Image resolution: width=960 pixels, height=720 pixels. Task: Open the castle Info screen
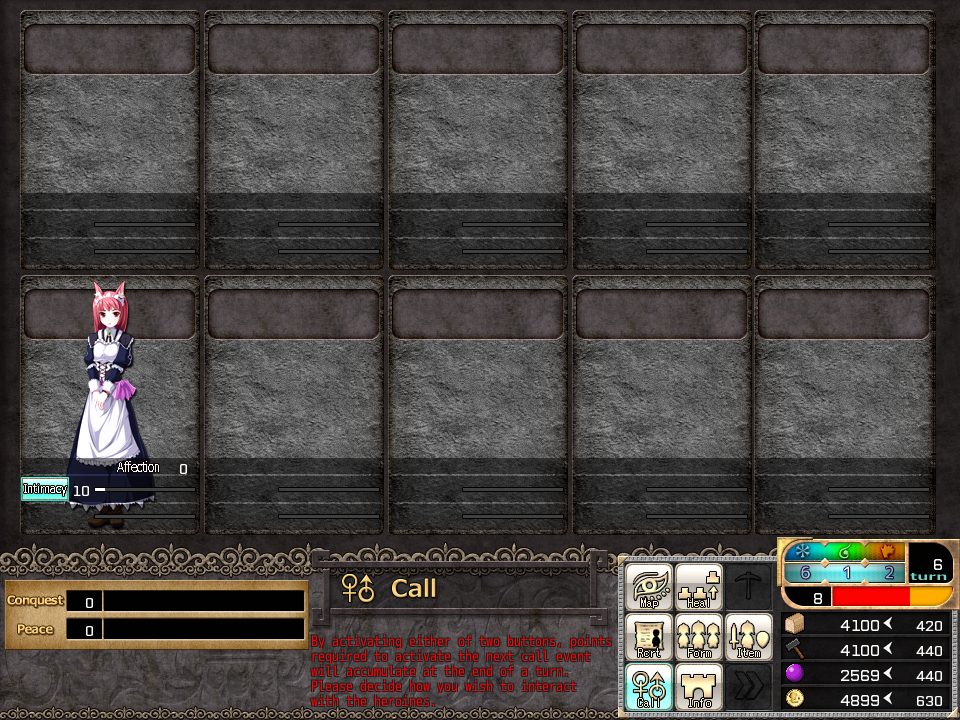(x=699, y=687)
